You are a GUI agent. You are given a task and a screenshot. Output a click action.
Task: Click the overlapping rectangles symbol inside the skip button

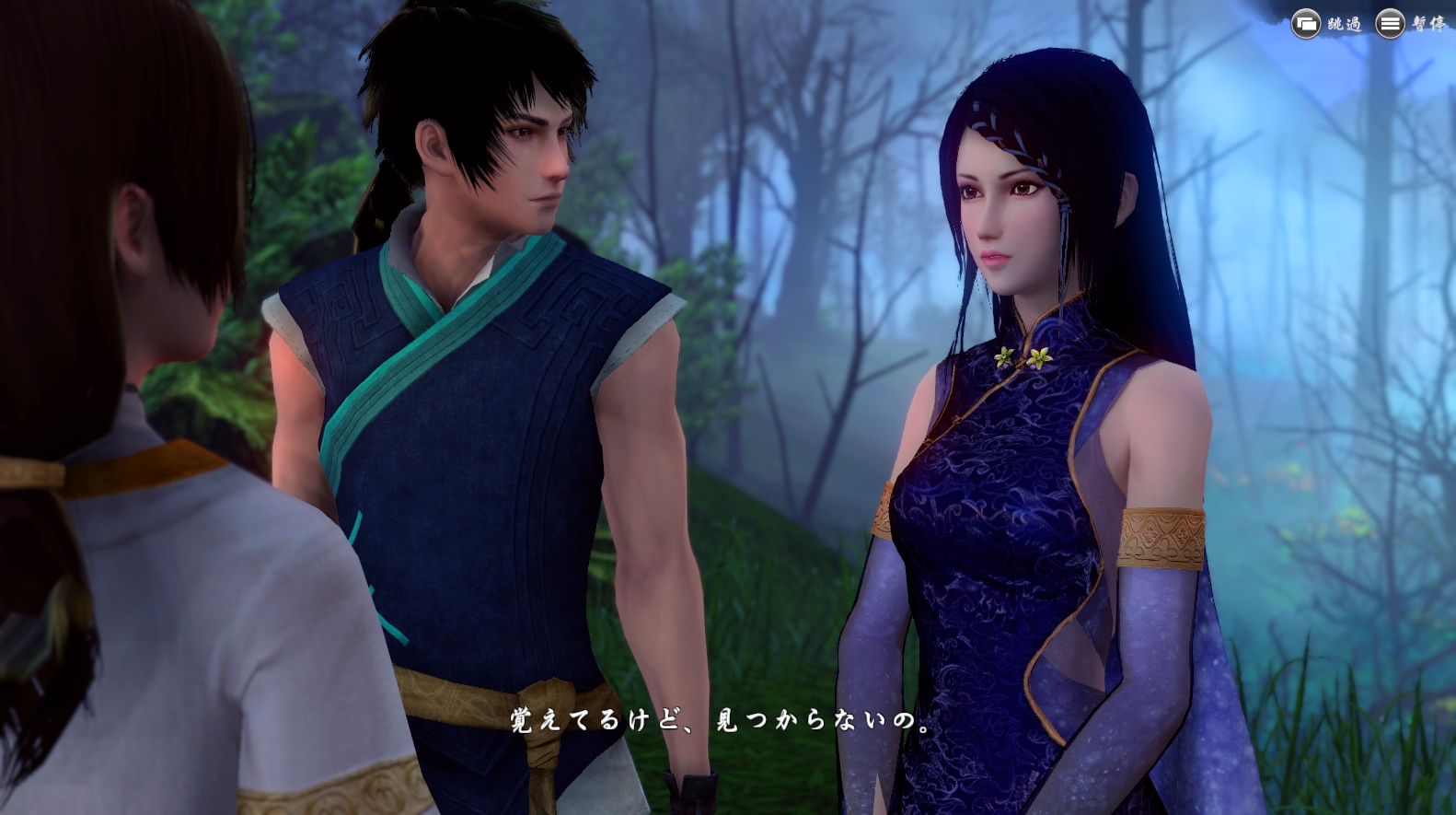pos(1306,23)
